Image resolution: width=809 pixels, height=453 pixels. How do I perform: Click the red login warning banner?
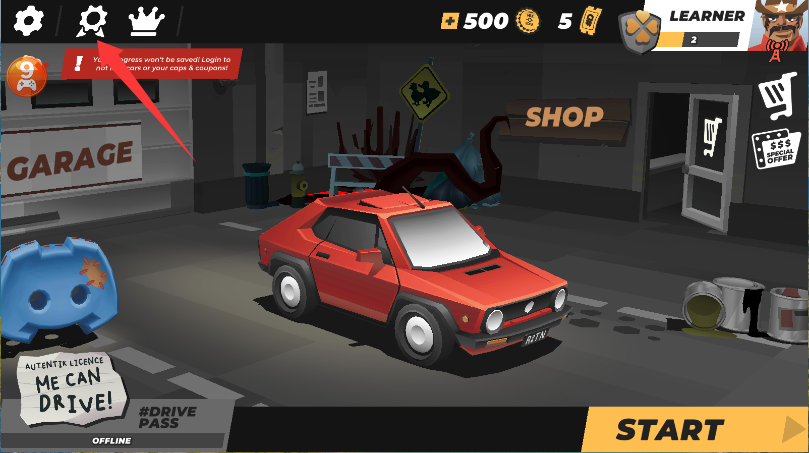coord(152,65)
